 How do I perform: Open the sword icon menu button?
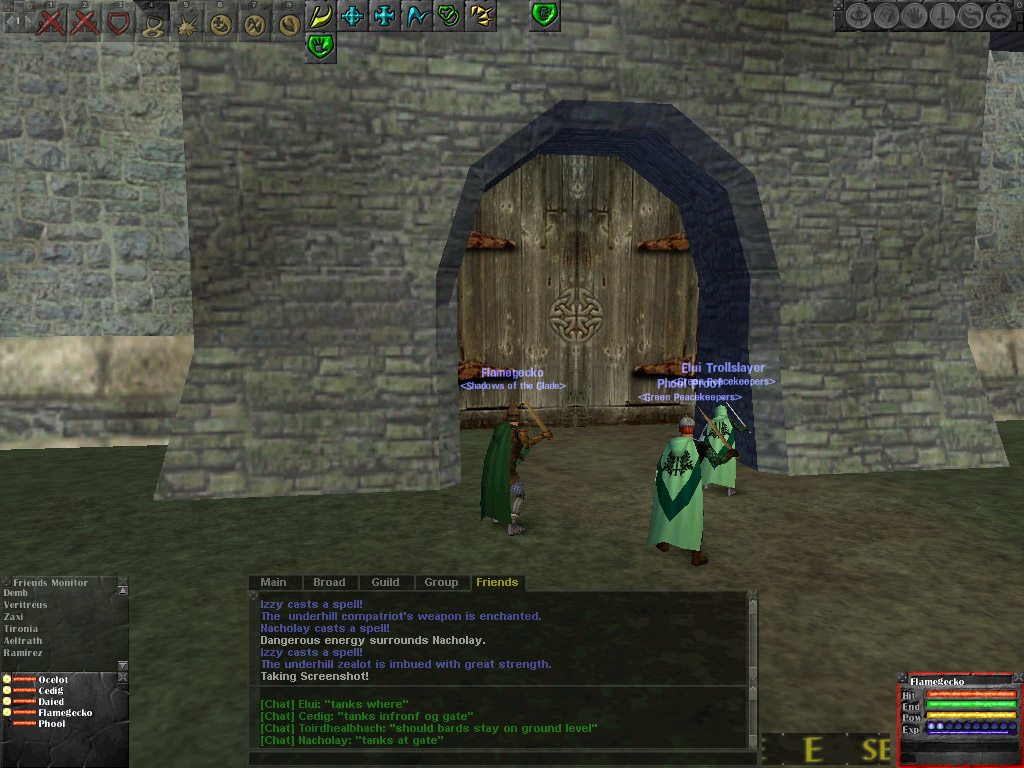[942, 16]
